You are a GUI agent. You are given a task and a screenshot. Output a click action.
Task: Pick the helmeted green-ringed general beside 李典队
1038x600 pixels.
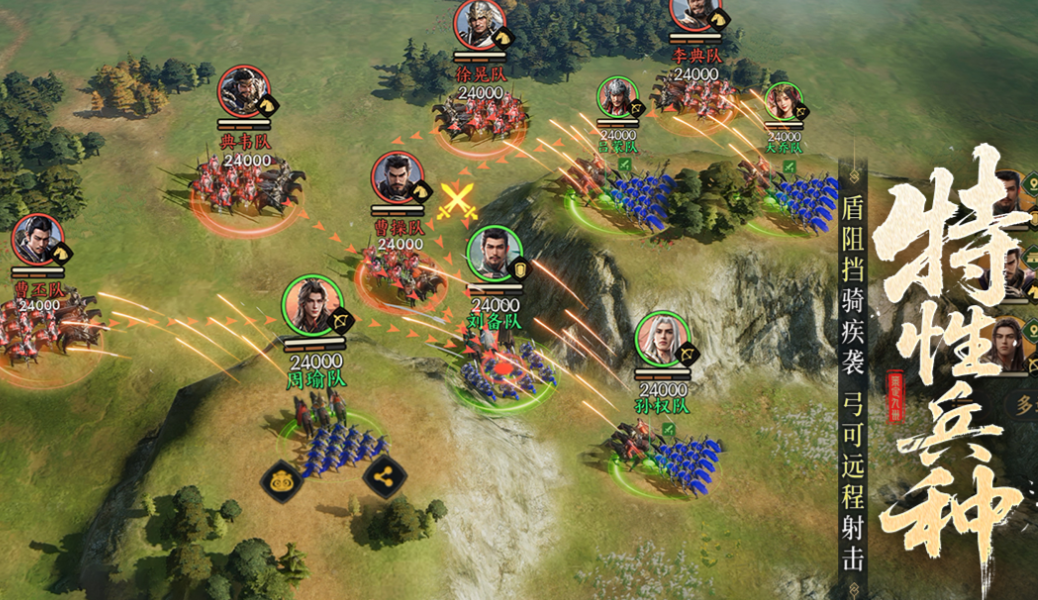617,98
